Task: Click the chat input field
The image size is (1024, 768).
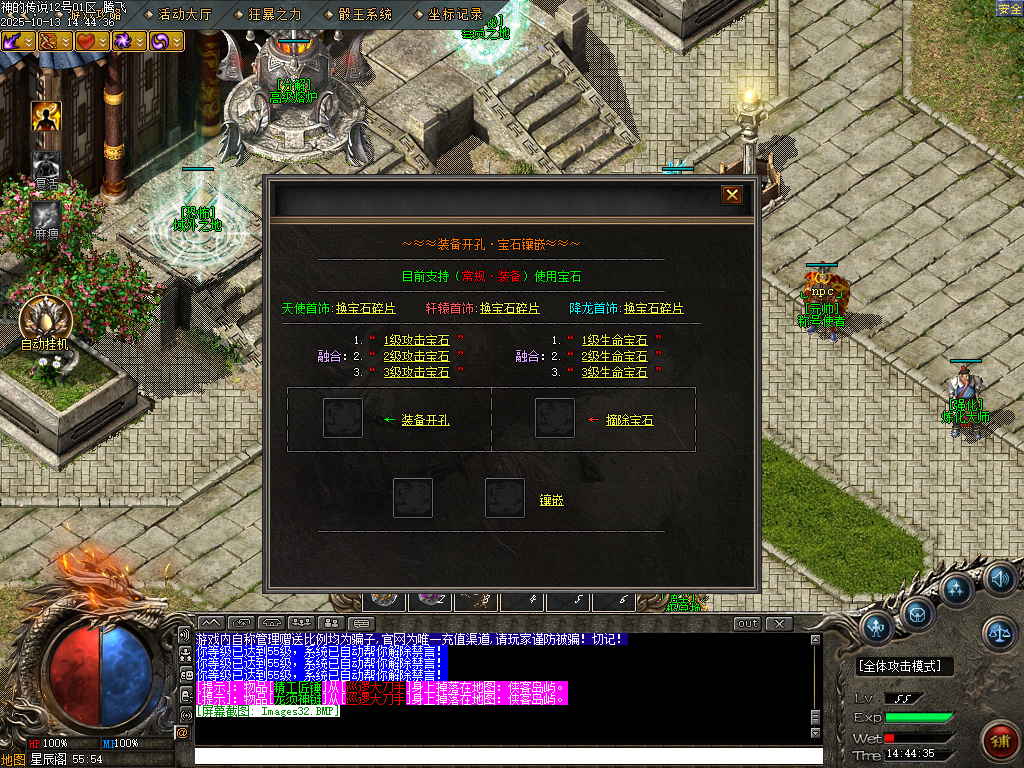Action: point(508,756)
